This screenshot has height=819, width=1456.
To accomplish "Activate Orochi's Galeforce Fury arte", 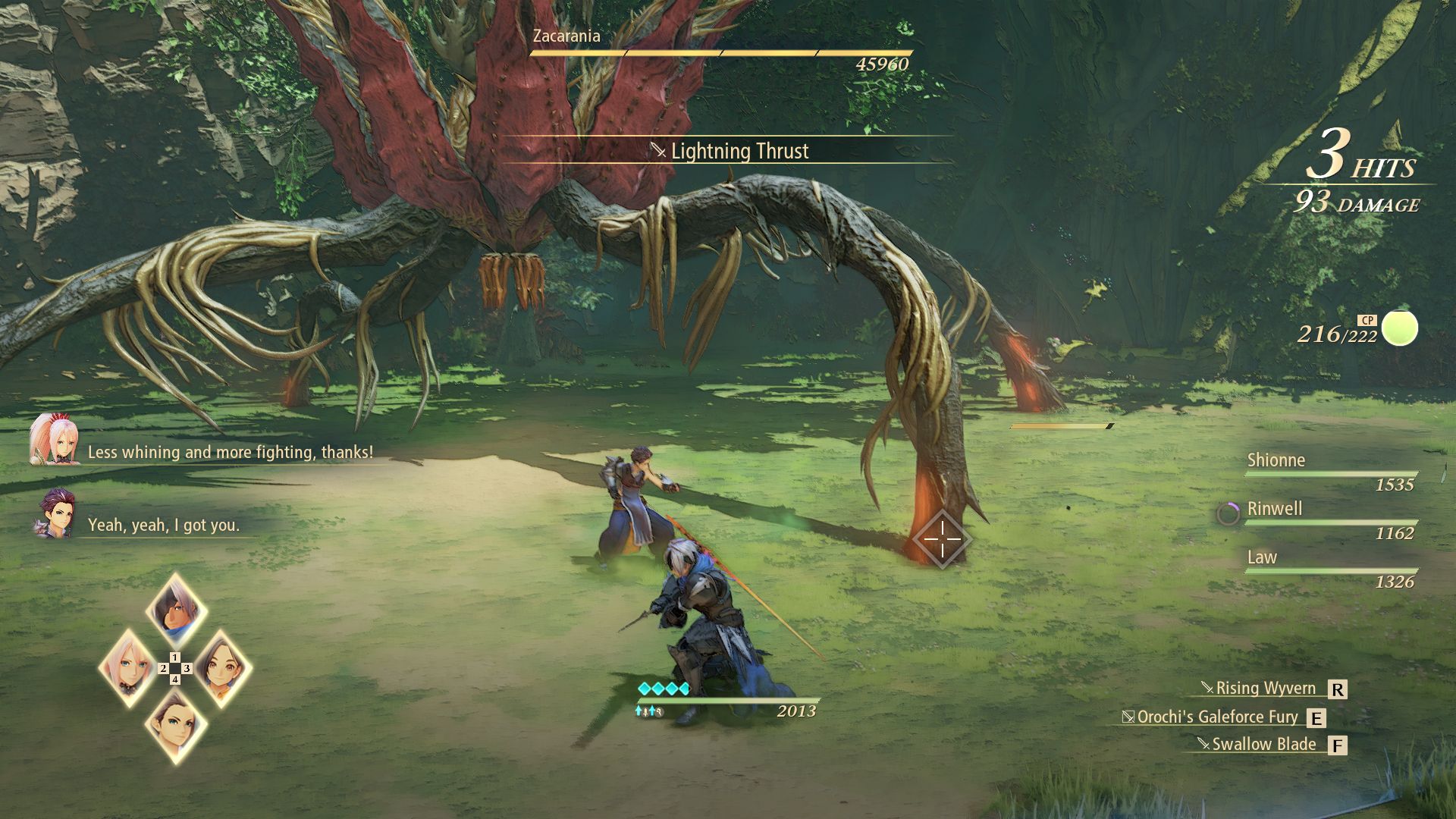I will coord(1217,717).
